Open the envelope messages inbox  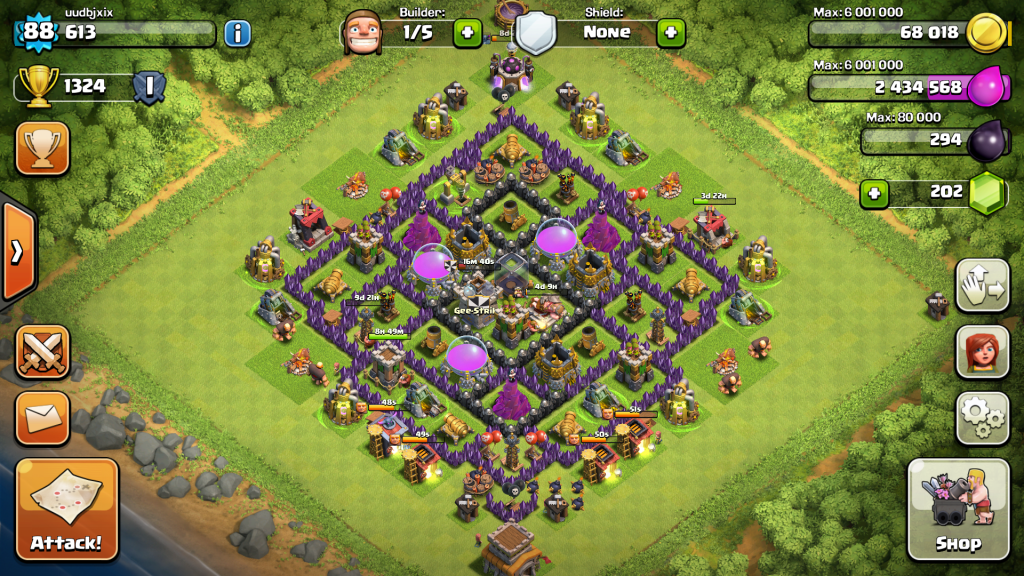point(42,418)
